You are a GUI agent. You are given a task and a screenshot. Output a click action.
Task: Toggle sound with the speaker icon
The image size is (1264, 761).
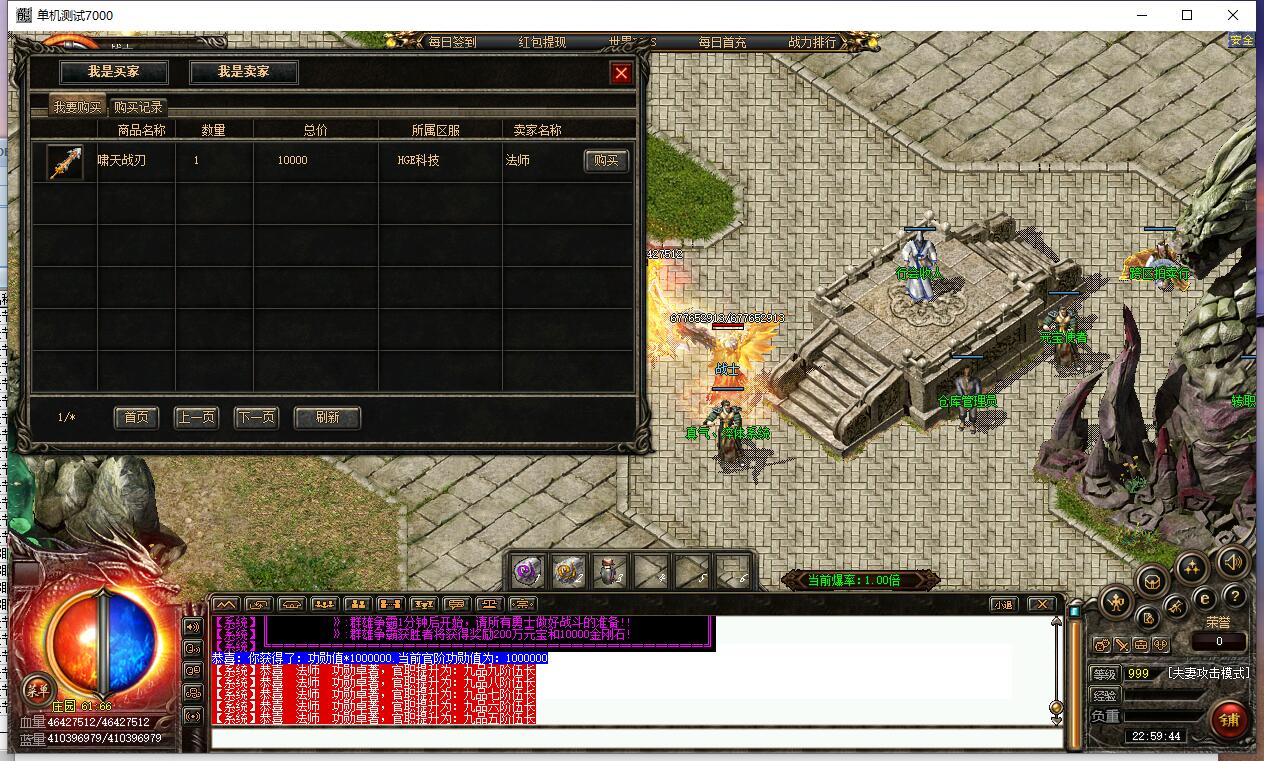[1233, 563]
